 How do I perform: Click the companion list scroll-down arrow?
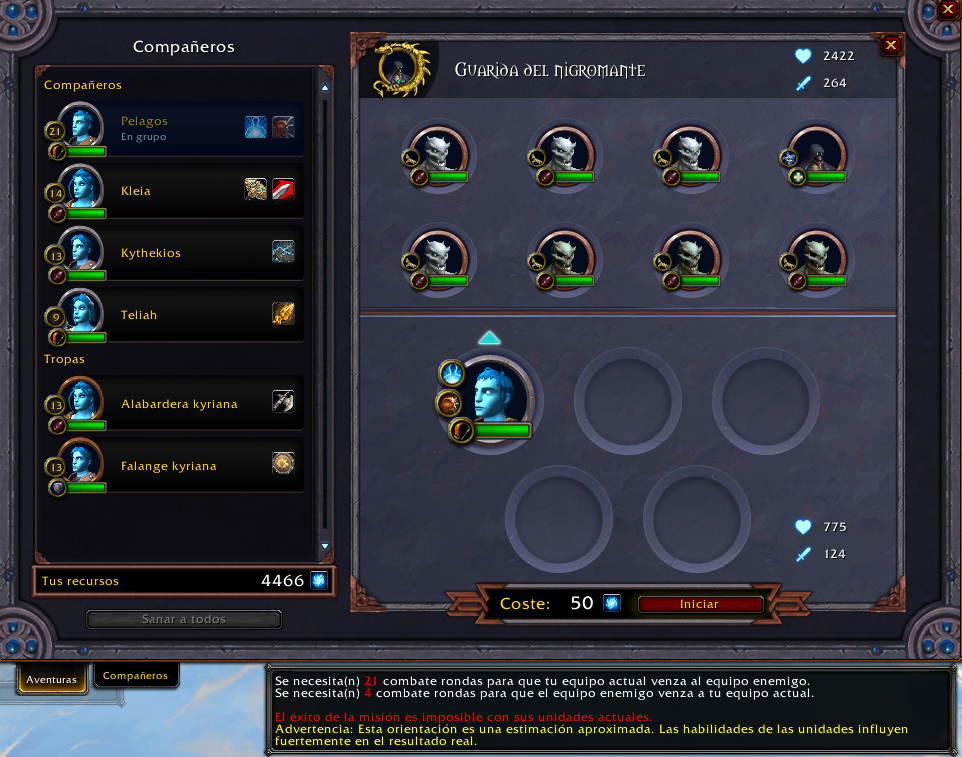pos(324,546)
